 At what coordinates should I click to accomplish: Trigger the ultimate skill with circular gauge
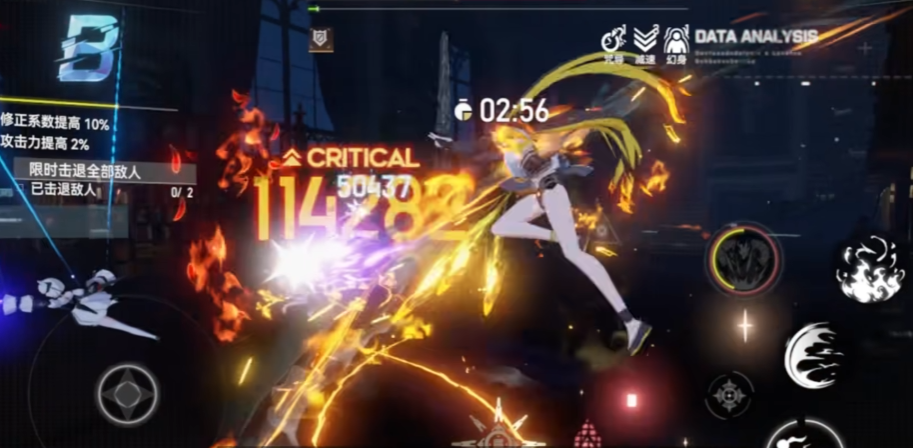coord(745,259)
